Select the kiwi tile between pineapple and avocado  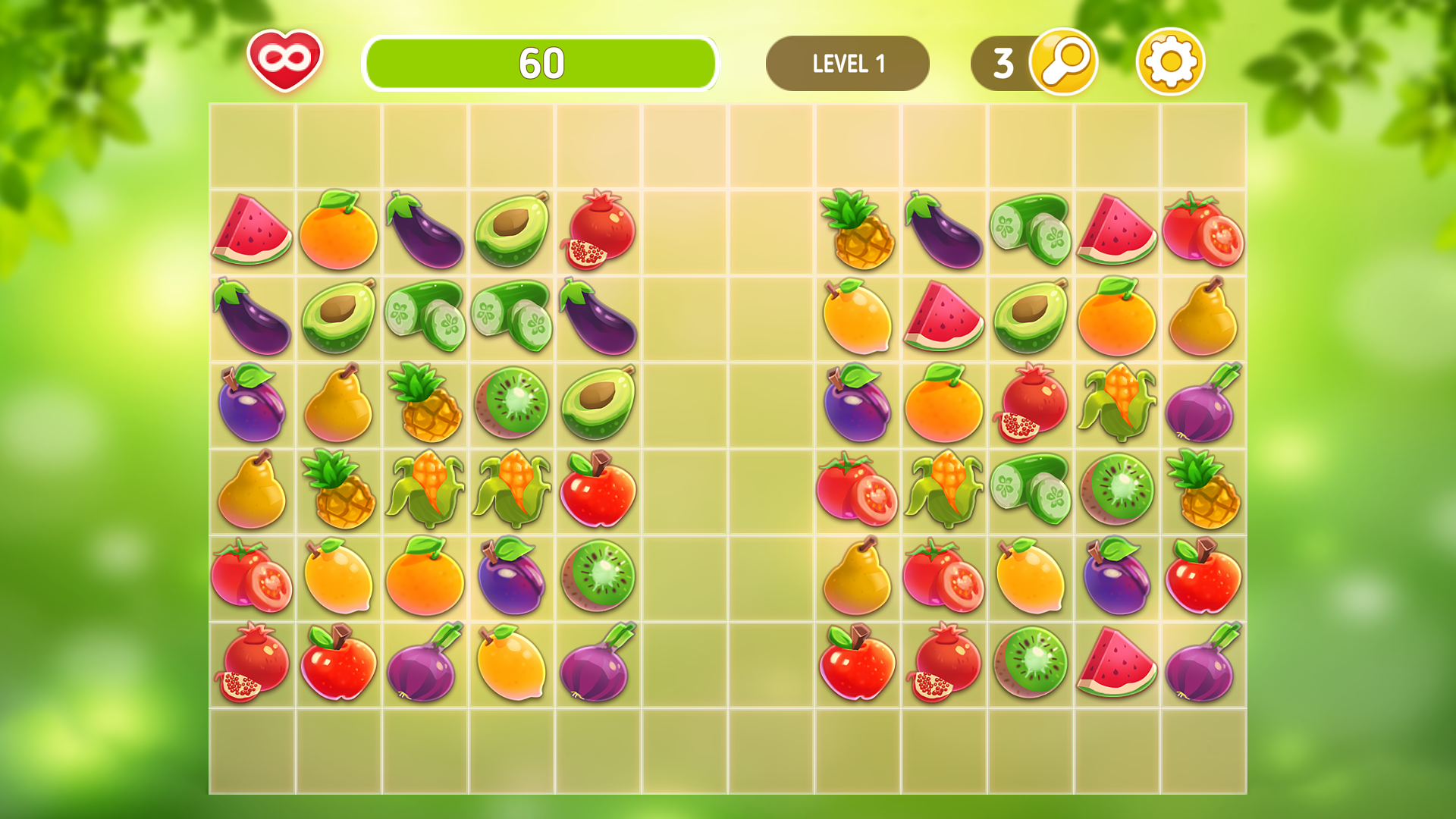(512, 403)
